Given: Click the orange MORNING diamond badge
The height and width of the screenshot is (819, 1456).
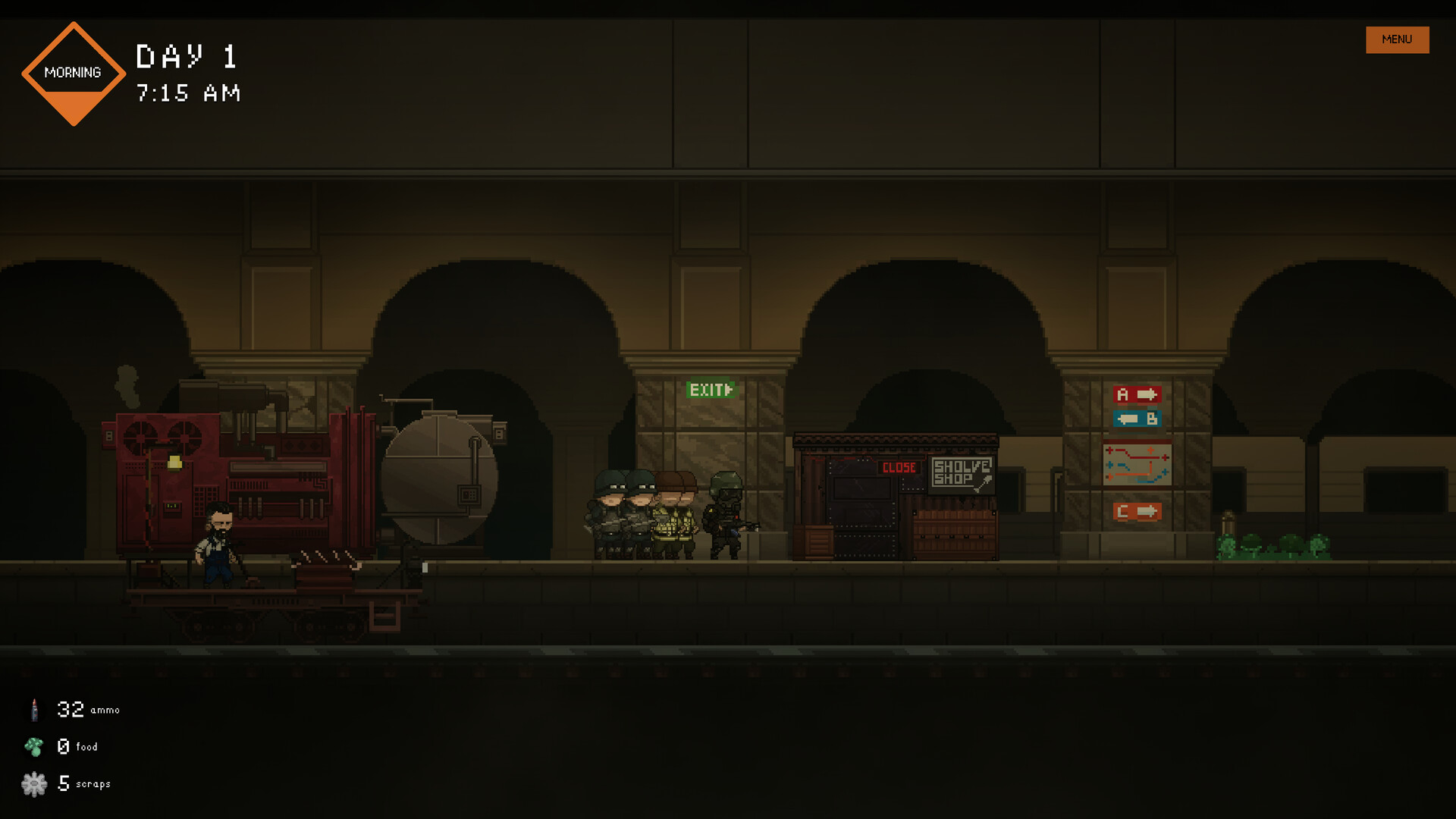Looking at the screenshot, I should (x=74, y=73).
